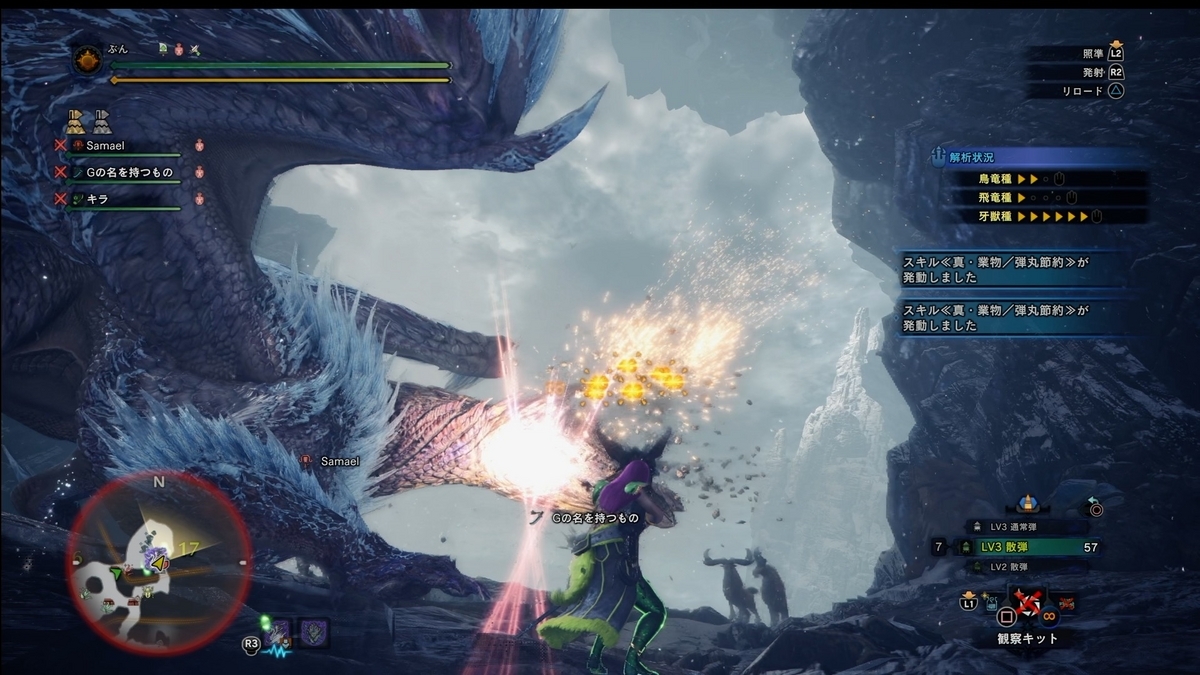Viewport: 1200px width, 675px height.
Task: Select the item left of 観察キット
Action: pos(994,602)
